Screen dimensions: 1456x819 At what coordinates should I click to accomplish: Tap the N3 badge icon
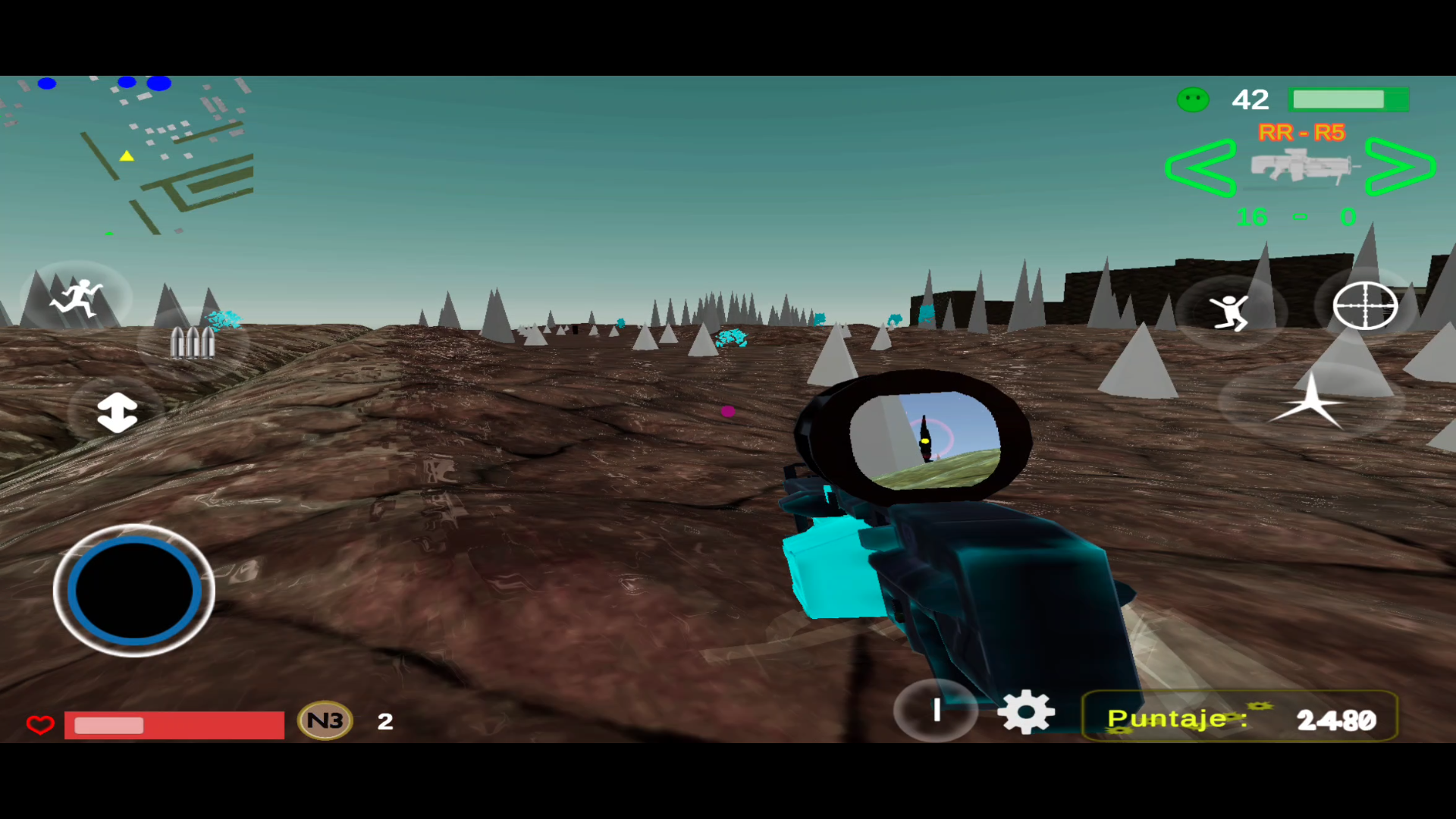325,720
